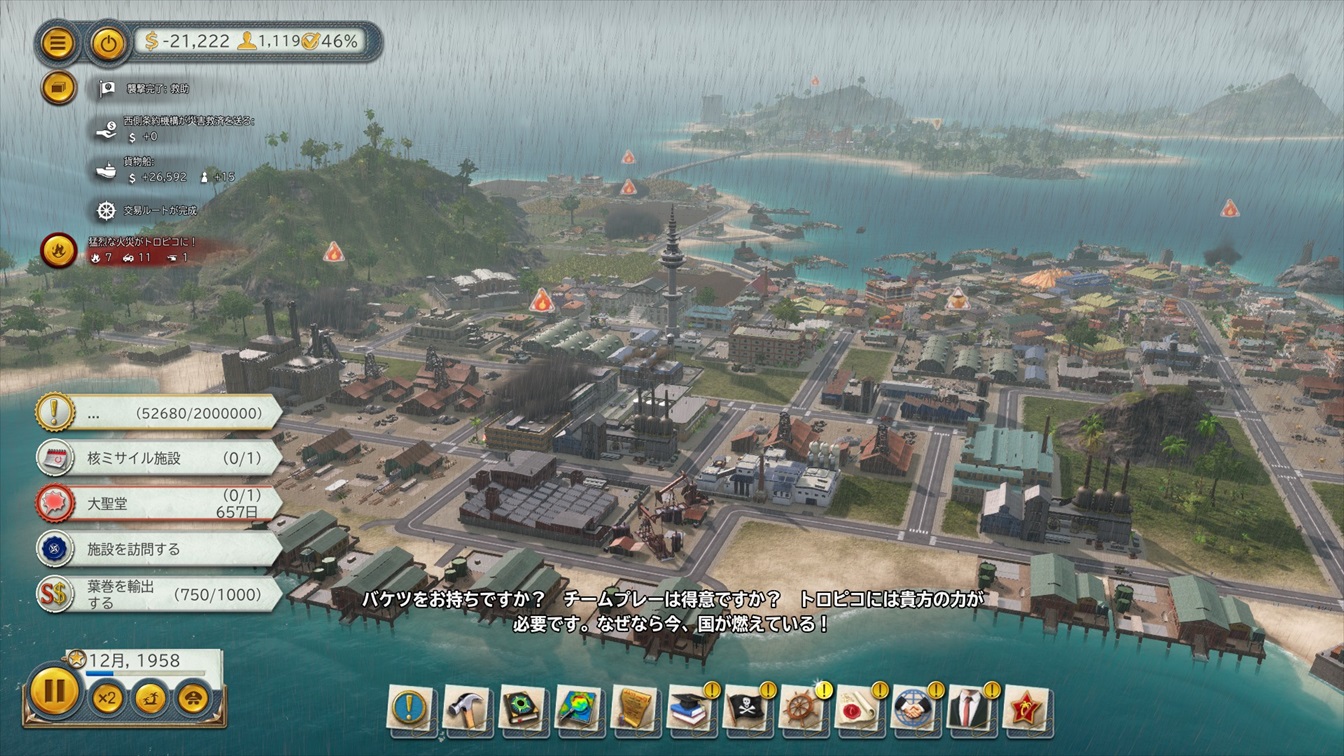Screen dimensions: 1344x756
Task: Click the palm island round button
Action: pyautogui.click(x=150, y=697)
